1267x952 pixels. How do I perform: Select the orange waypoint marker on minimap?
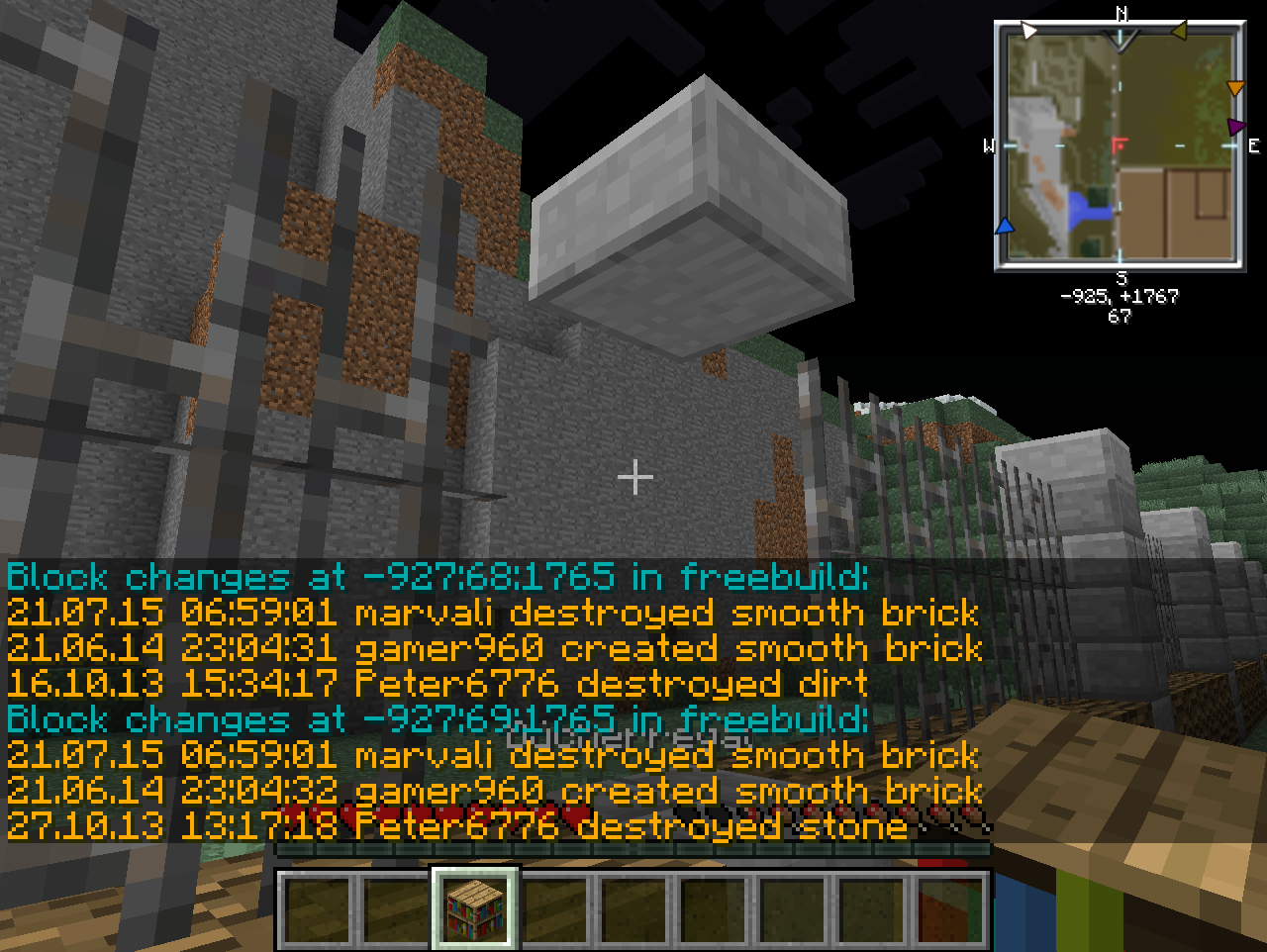pyautogui.click(x=1234, y=89)
